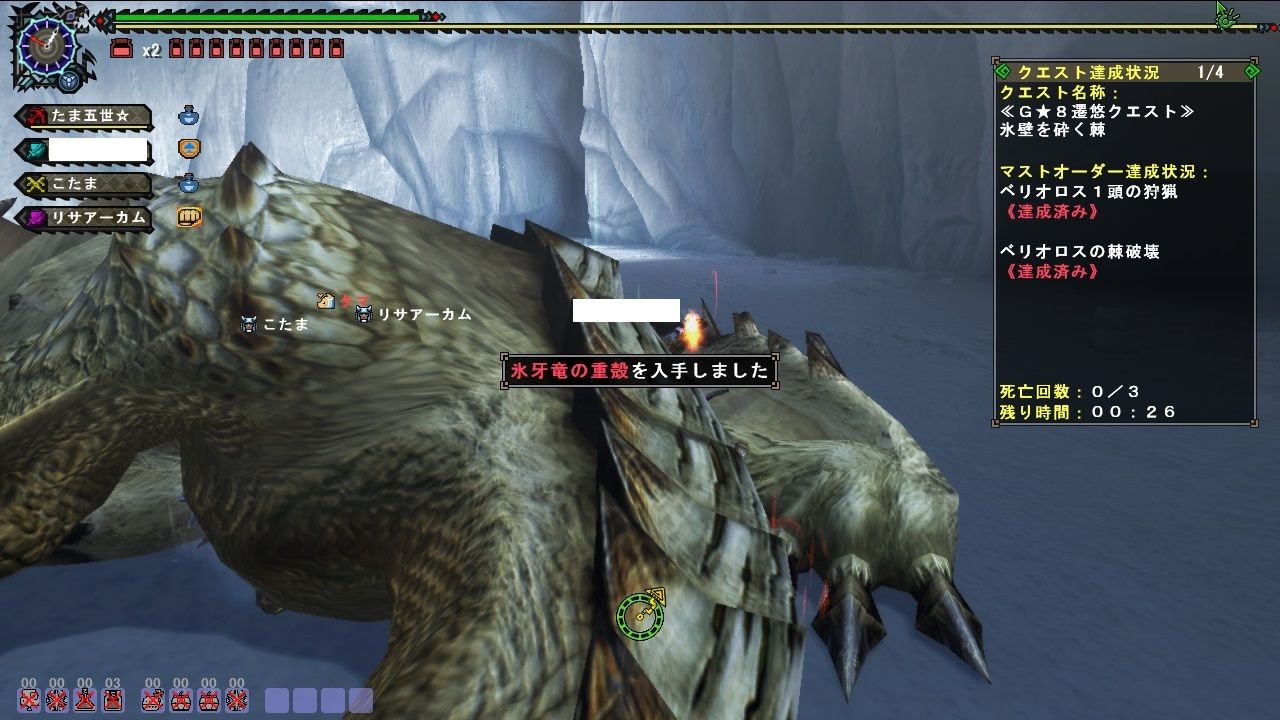
Task: Click the bomb item icon showing count 03
Action: click(x=112, y=700)
